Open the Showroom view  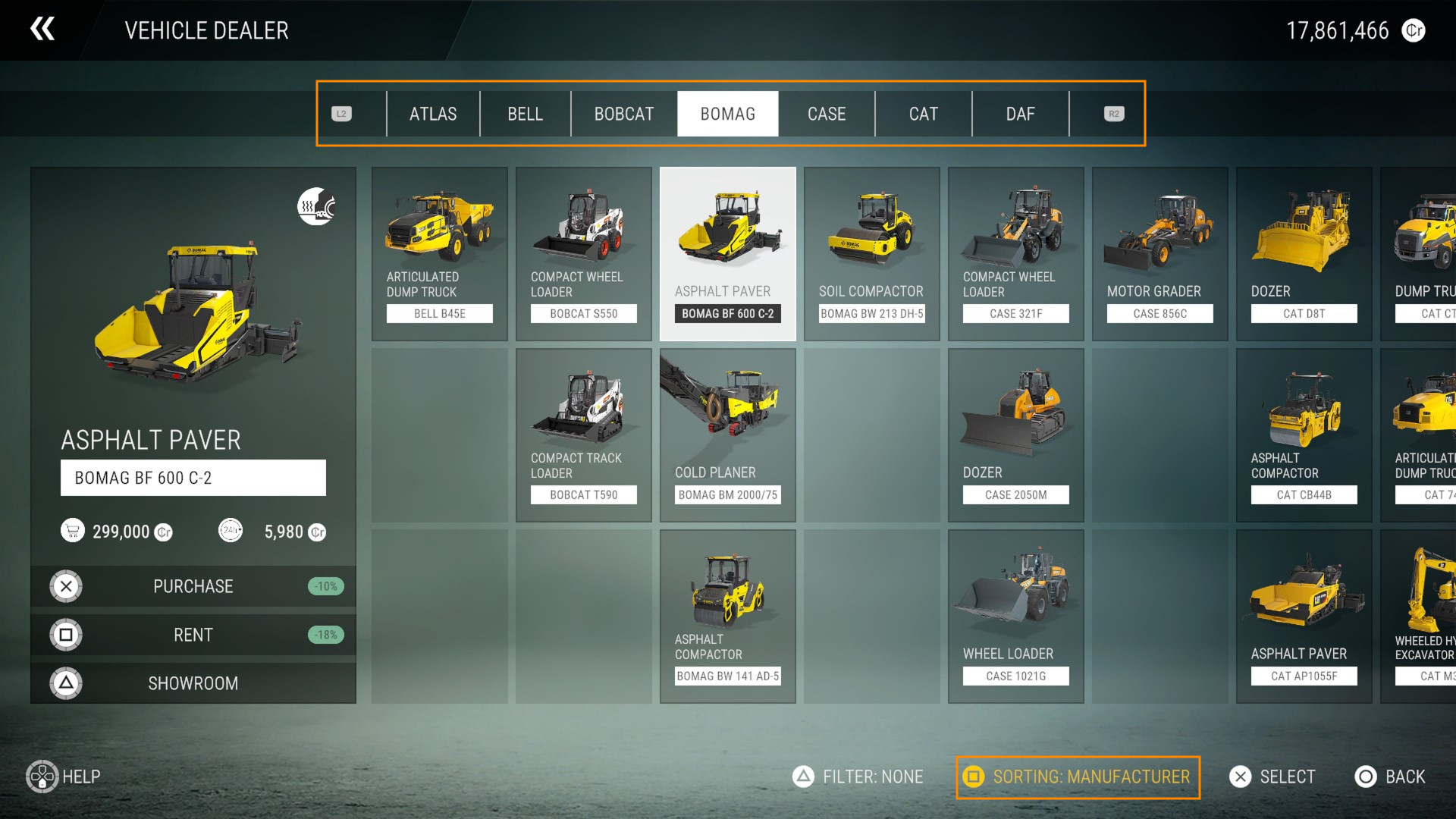[193, 683]
